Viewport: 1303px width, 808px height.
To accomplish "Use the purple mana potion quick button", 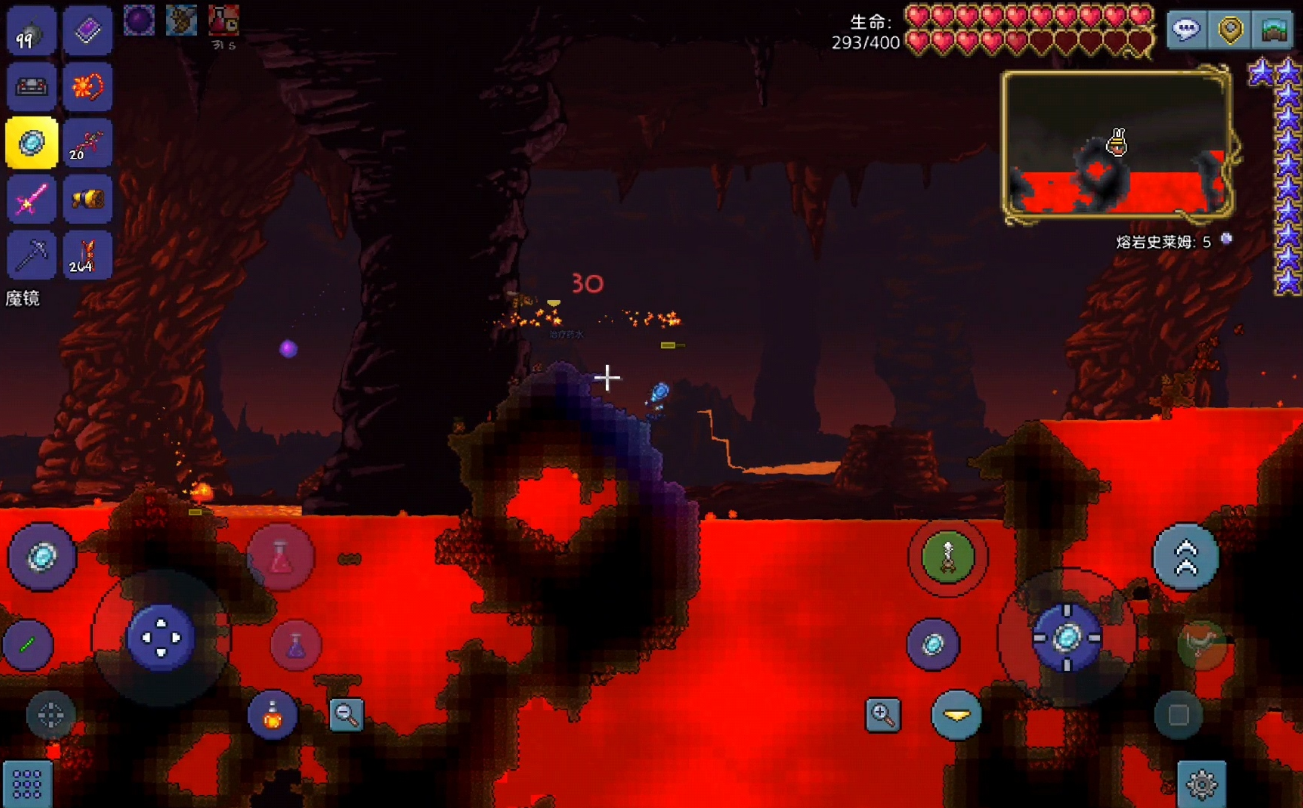I will [x=296, y=645].
